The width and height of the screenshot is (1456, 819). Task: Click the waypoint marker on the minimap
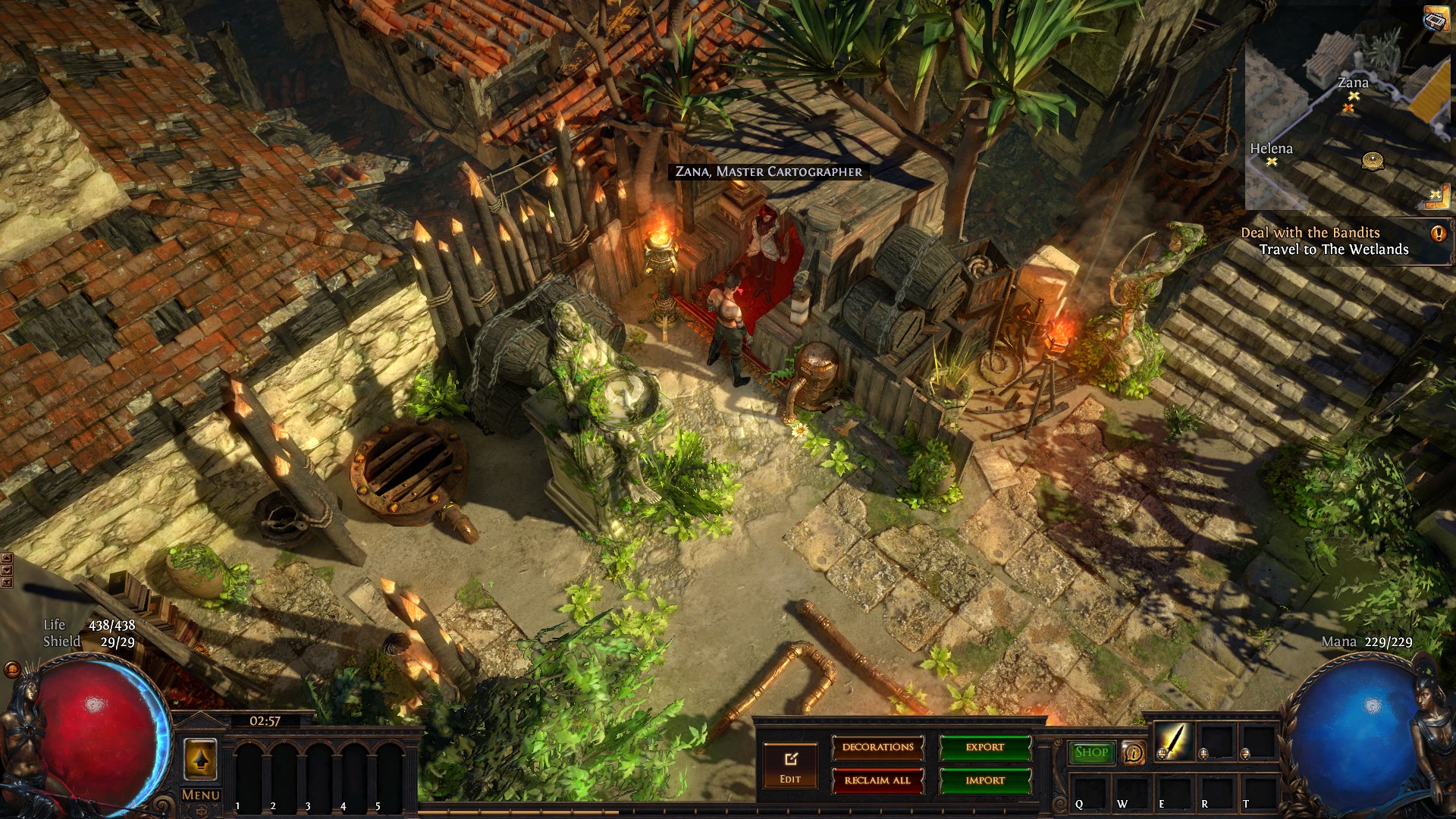(x=1372, y=160)
